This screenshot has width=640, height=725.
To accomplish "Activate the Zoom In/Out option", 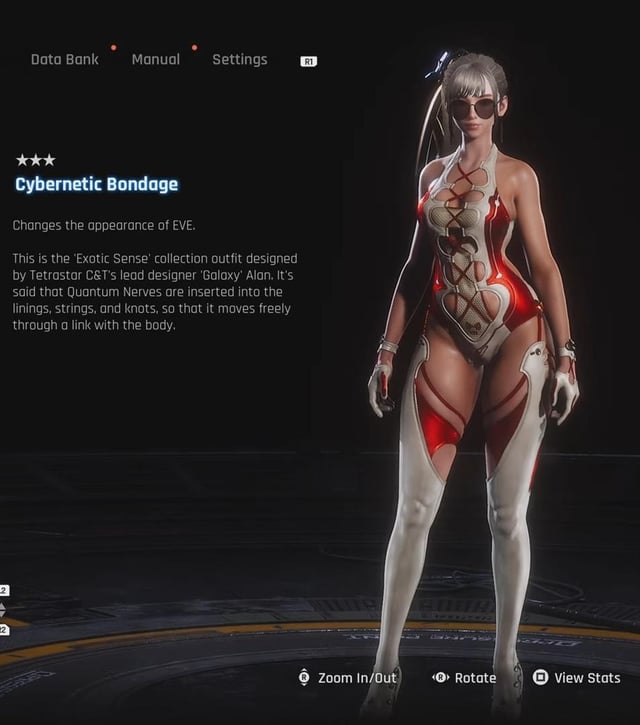I will (357, 678).
